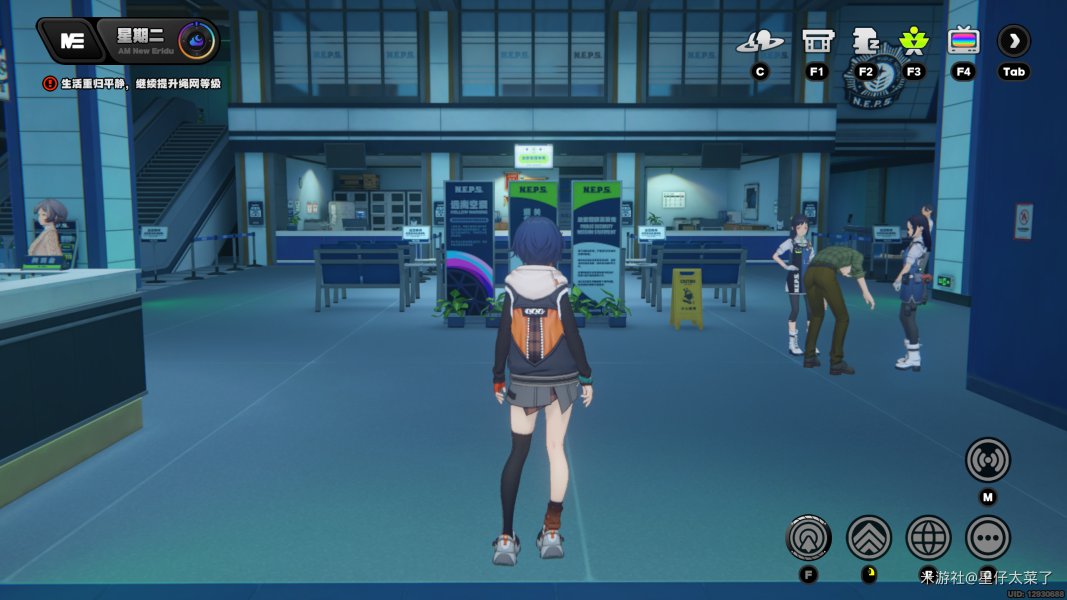Screen dimensions: 1067x600
Task: Open the green figure events icon
Action: pos(913,41)
